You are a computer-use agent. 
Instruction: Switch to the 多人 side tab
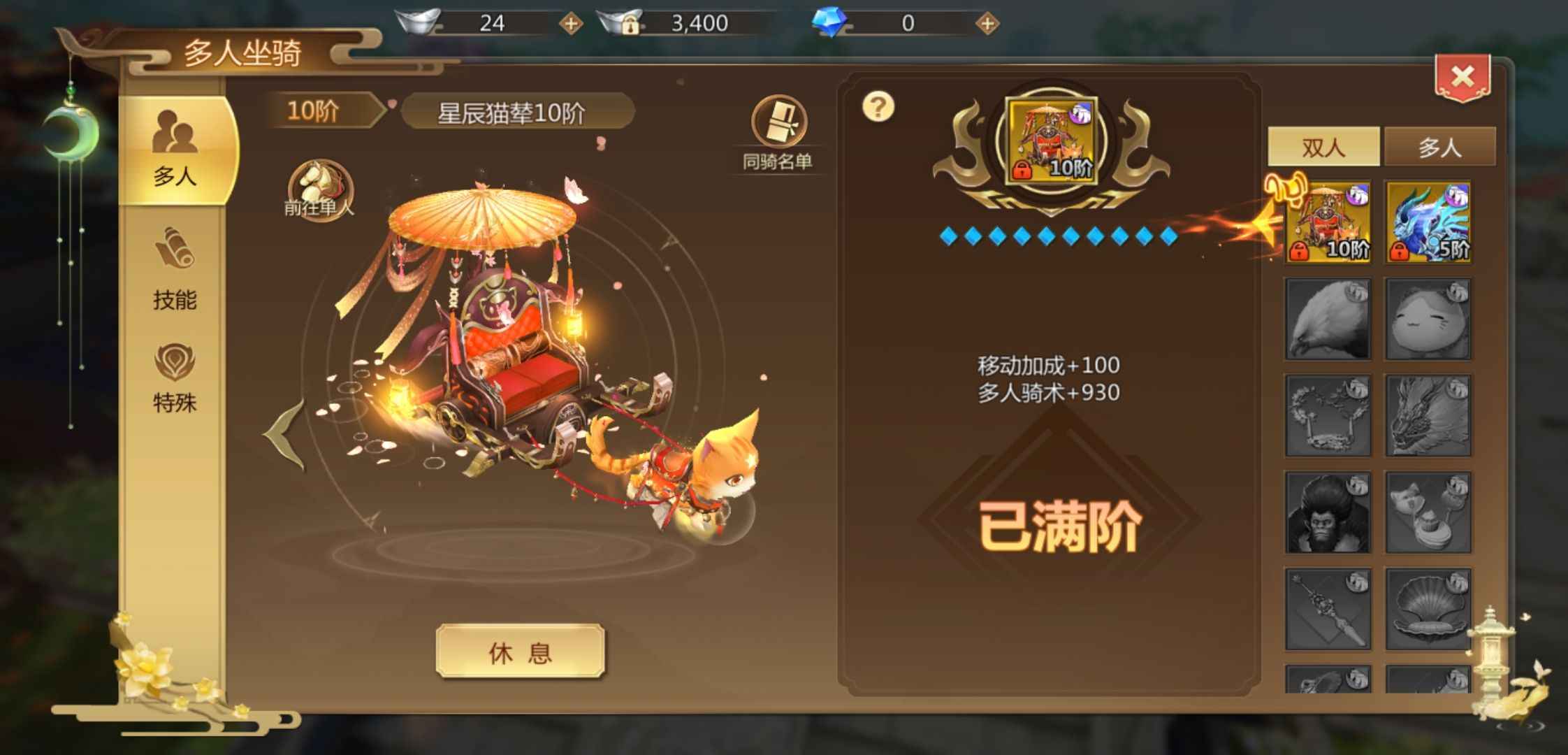click(175, 150)
